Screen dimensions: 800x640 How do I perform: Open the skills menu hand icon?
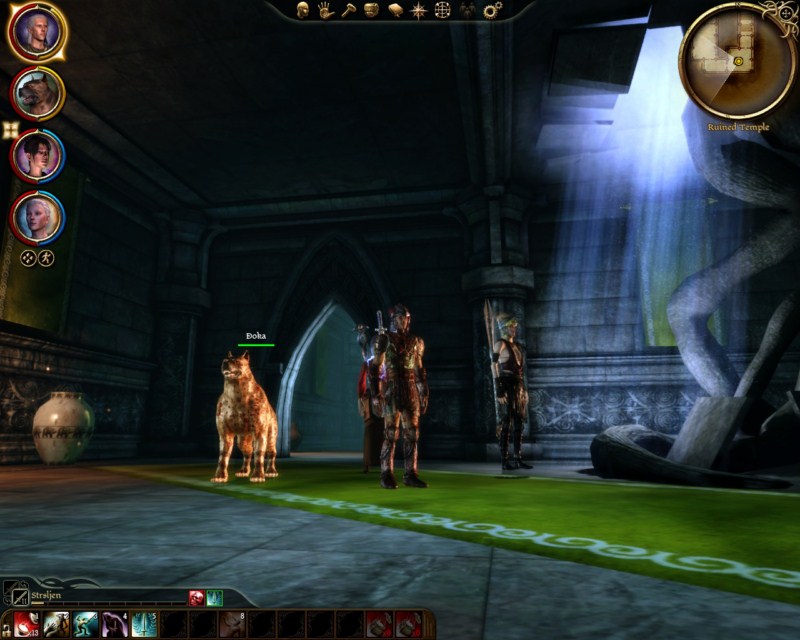[325, 10]
